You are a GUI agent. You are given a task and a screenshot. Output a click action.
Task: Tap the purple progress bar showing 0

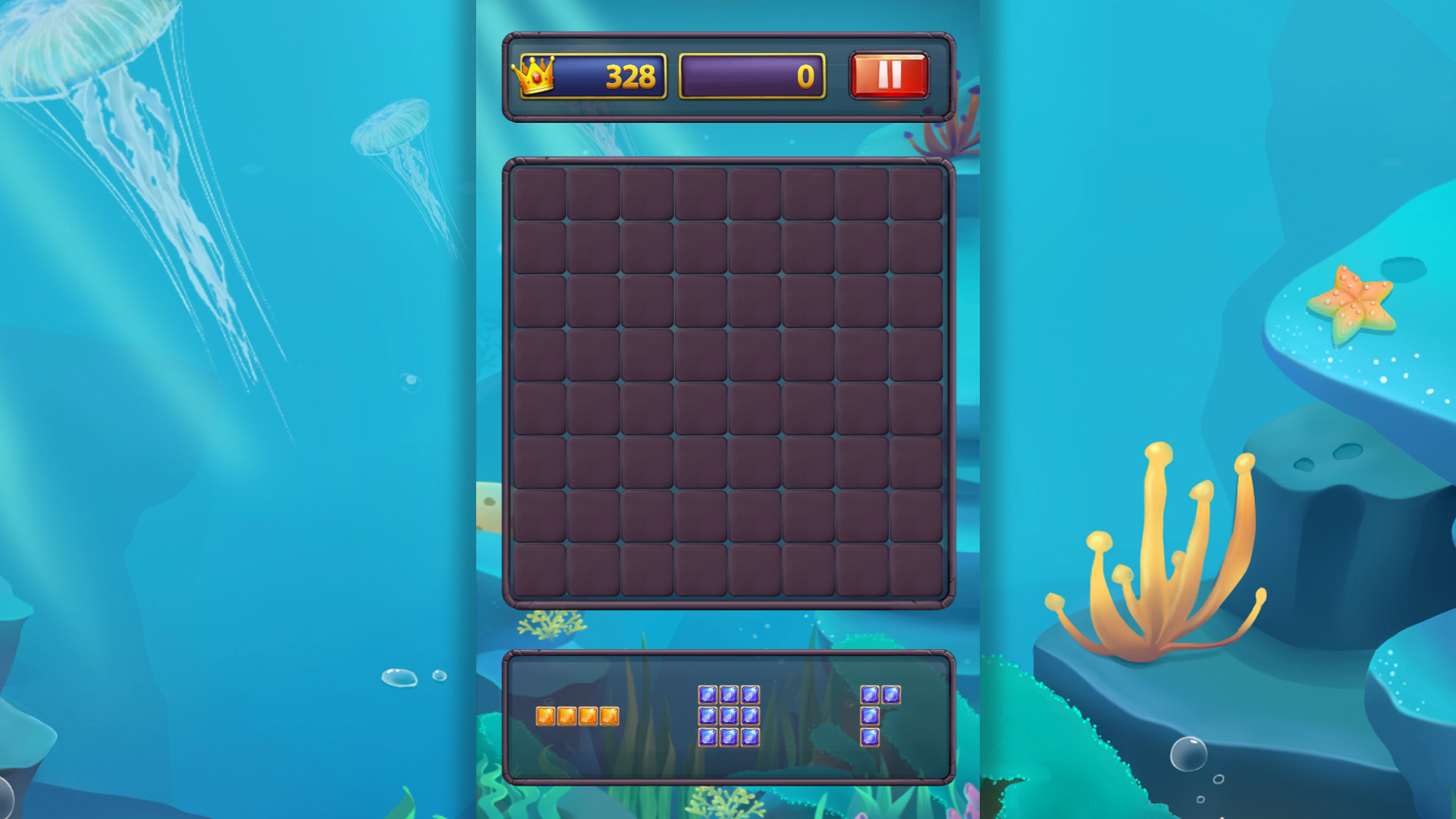pos(753,75)
